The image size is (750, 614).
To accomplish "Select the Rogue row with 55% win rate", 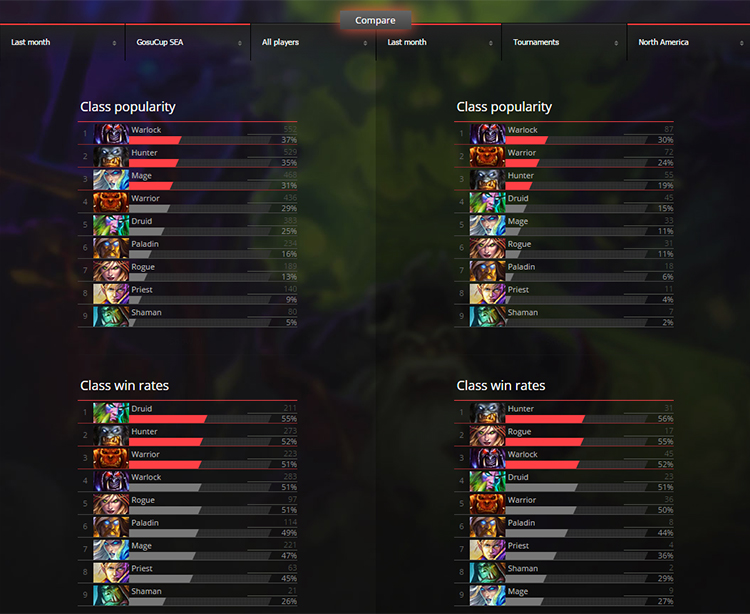I will pyautogui.click(x=565, y=436).
